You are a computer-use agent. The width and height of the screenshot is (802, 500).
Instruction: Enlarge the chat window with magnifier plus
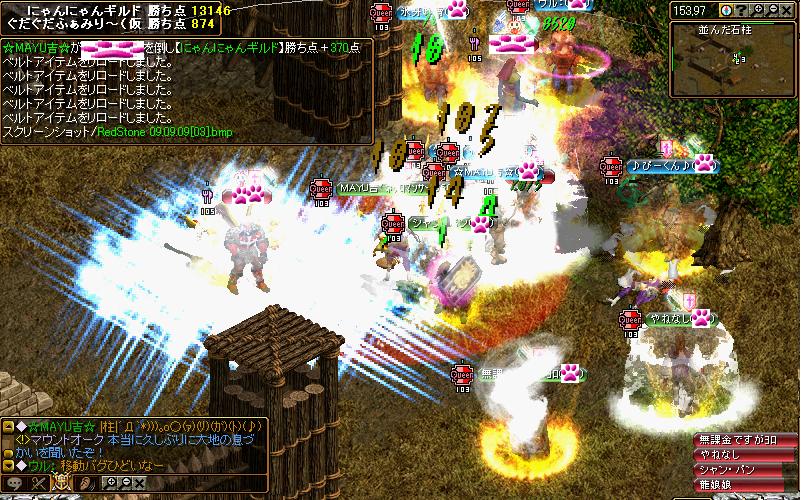111,482
